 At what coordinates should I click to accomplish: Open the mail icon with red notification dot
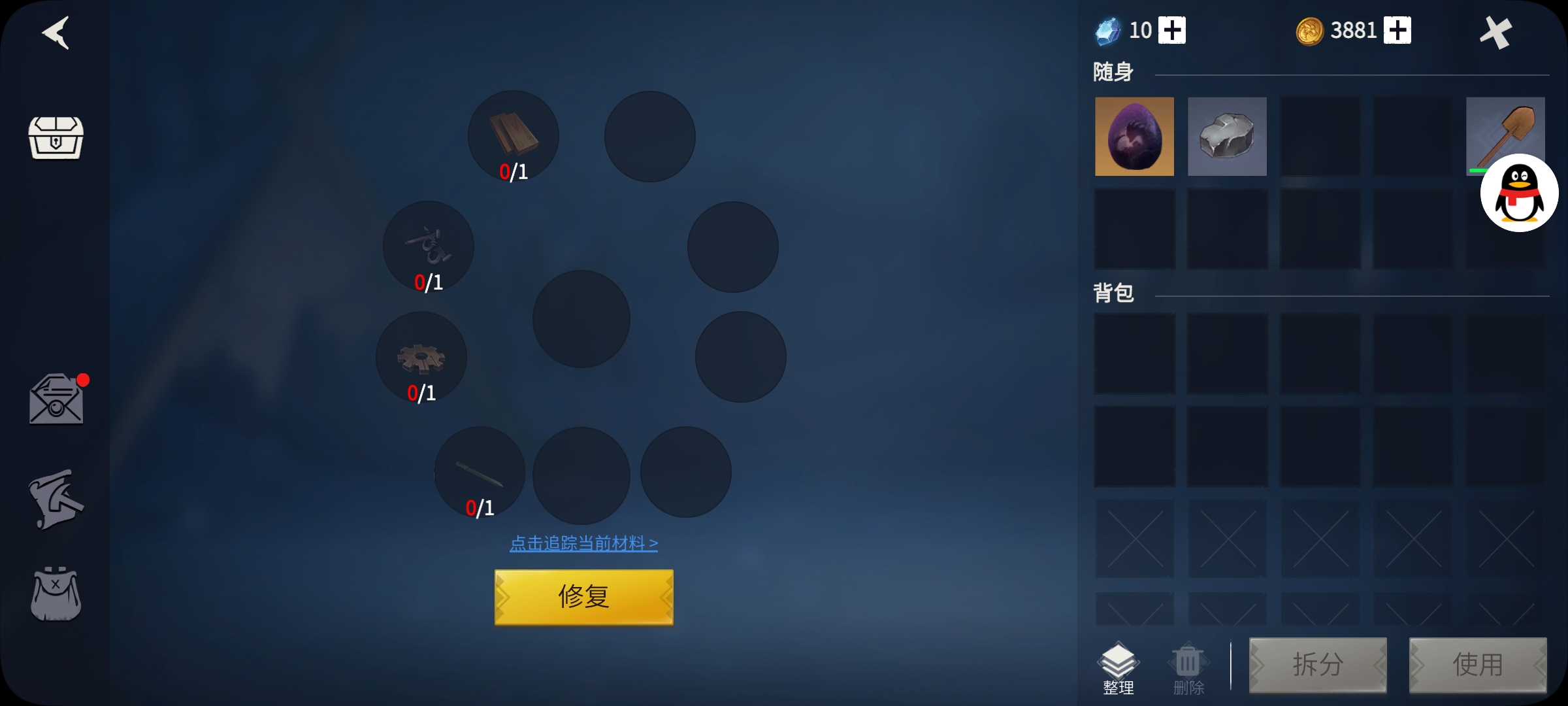coord(56,399)
